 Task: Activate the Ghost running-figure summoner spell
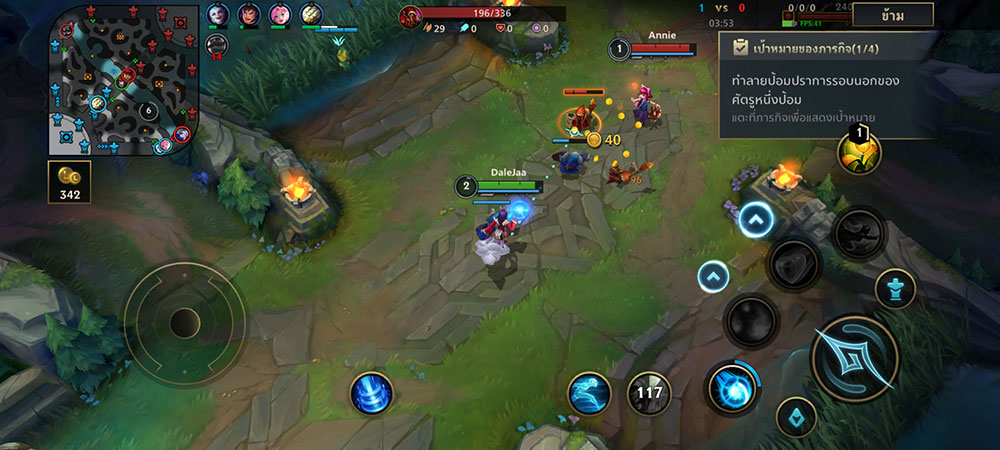coord(589,392)
